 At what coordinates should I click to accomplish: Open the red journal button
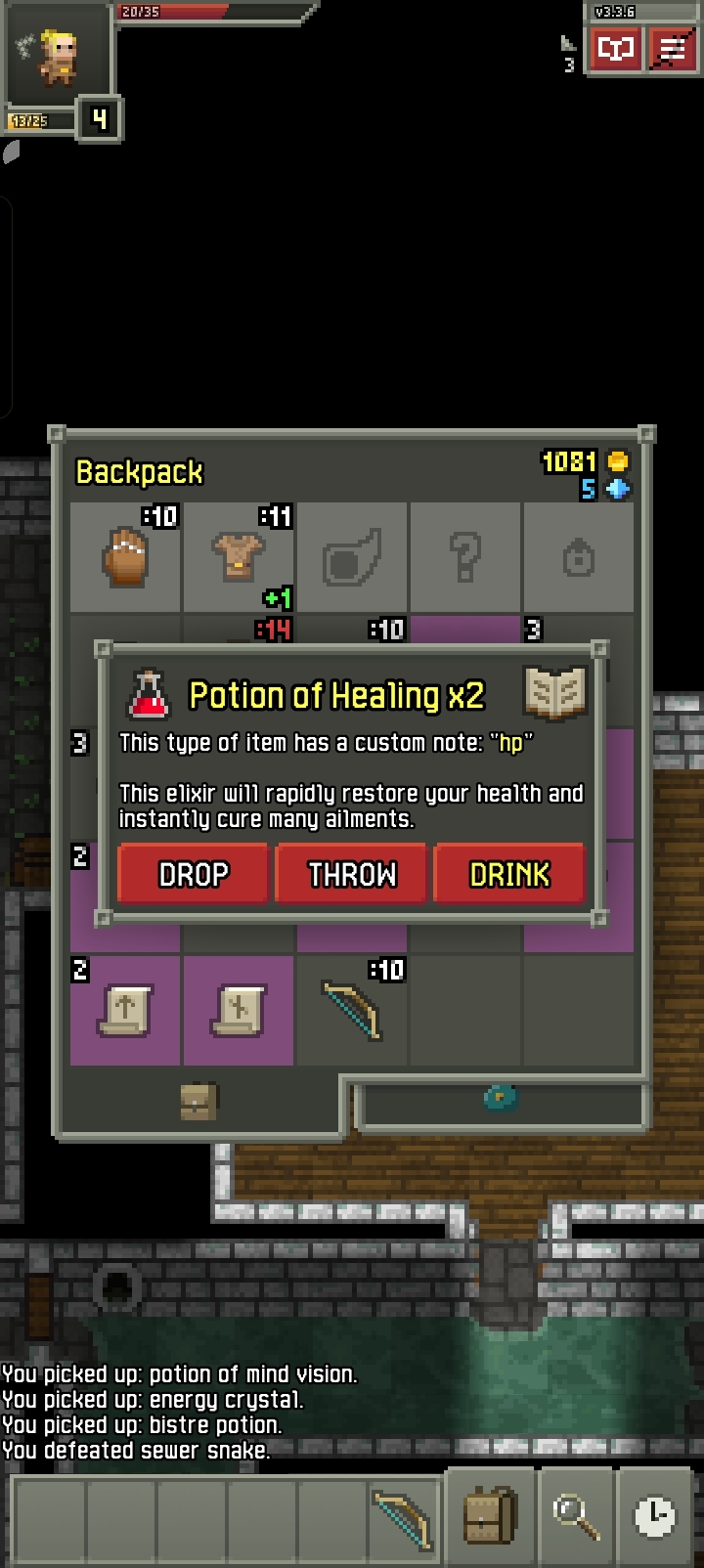(x=615, y=48)
